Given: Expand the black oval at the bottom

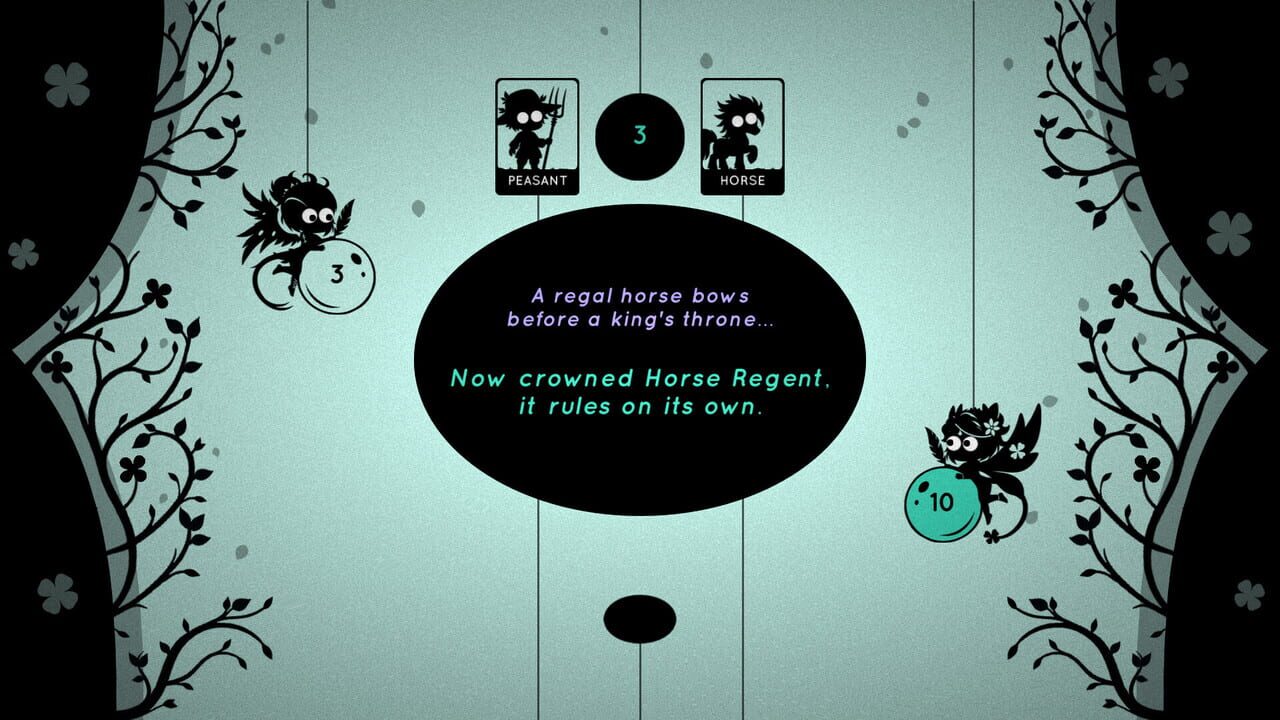Looking at the screenshot, I should point(640,621).
